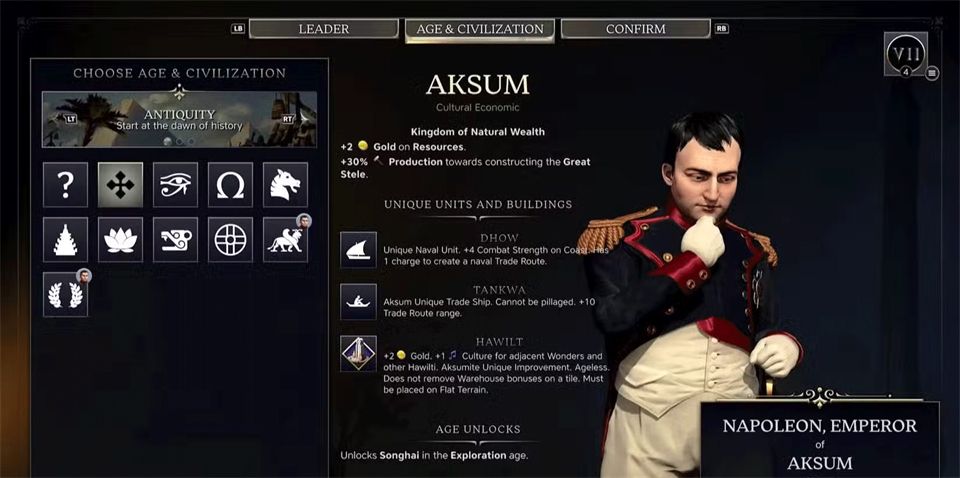
Task: Open the Age & Civilization tab
Action: pyautogui.click(x=480, y=29)
